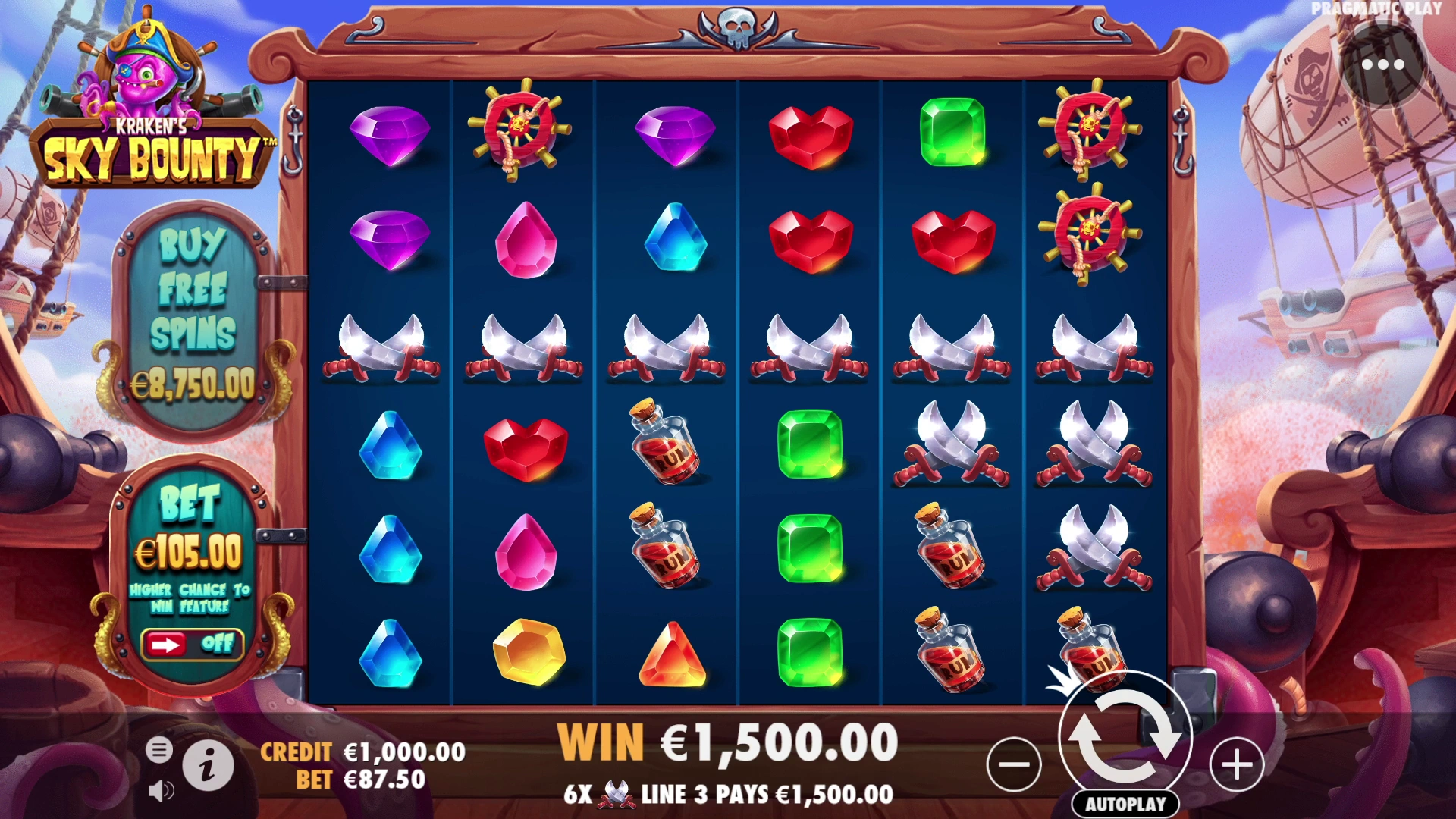Toggle the higher chance bet feature switch
The height and width of the screenshot is (819, 1456).
(193, 645)
